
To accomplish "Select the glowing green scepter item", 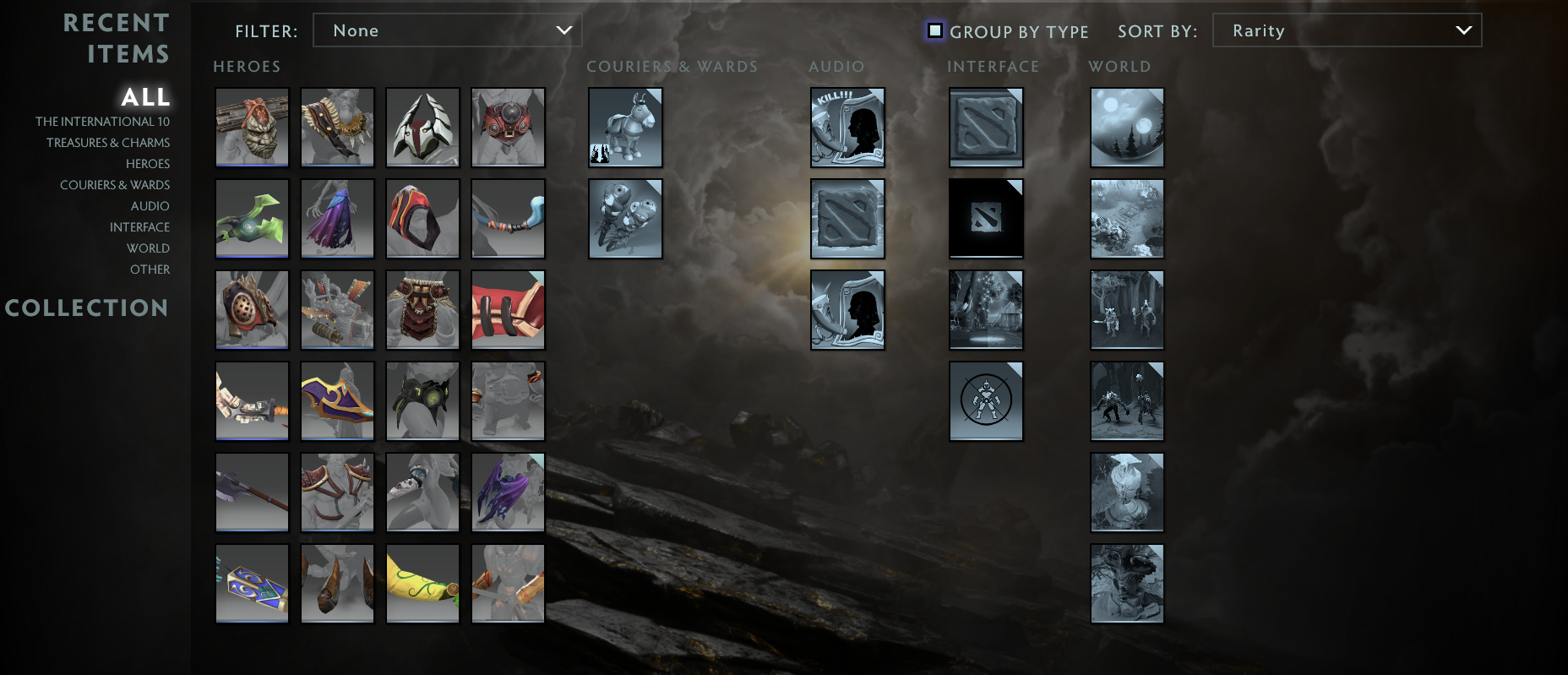I will (x=251, y=219).
